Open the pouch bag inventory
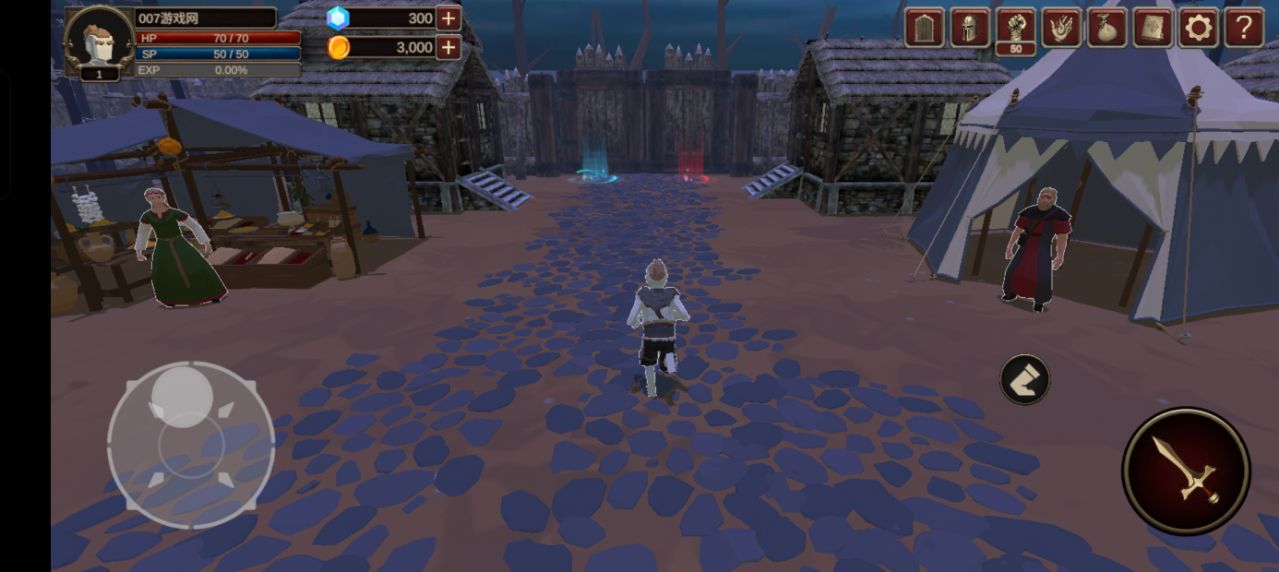This screenshot has height=572, width=1279. 1107,27
